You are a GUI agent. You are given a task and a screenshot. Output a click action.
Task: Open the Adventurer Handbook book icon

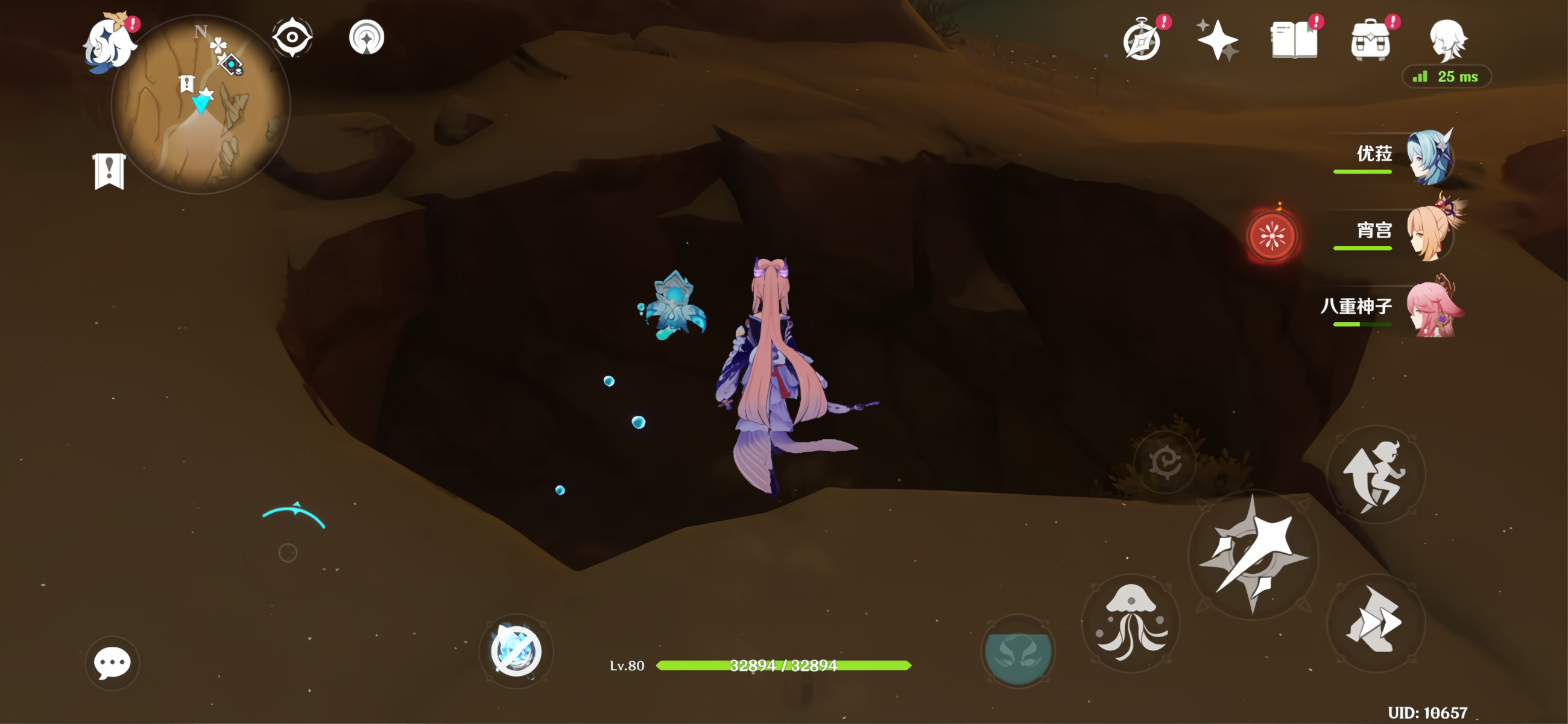pyautogui.click(x=1294, y=41)
